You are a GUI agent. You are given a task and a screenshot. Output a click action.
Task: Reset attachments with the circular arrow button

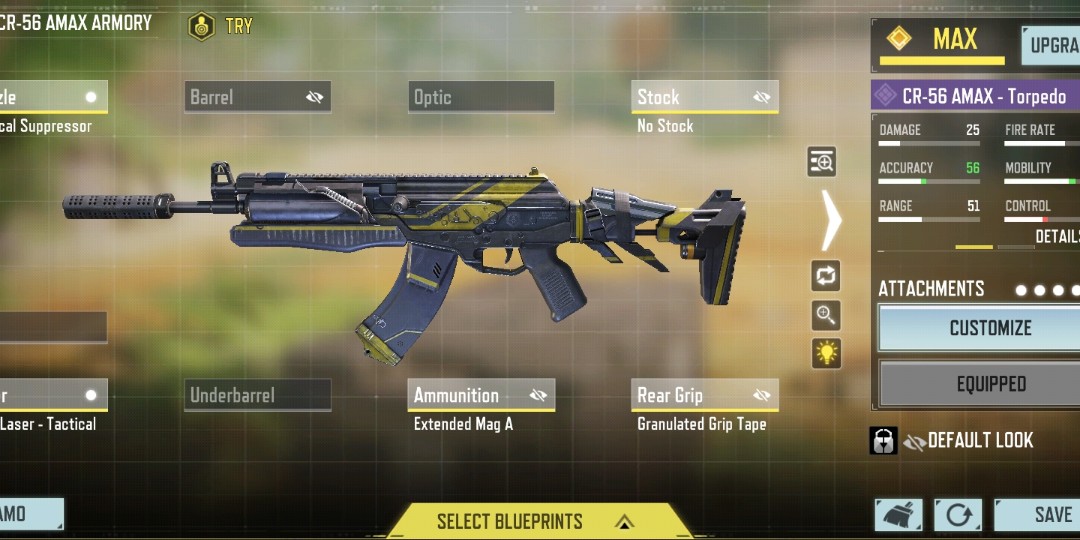(957, 515)
